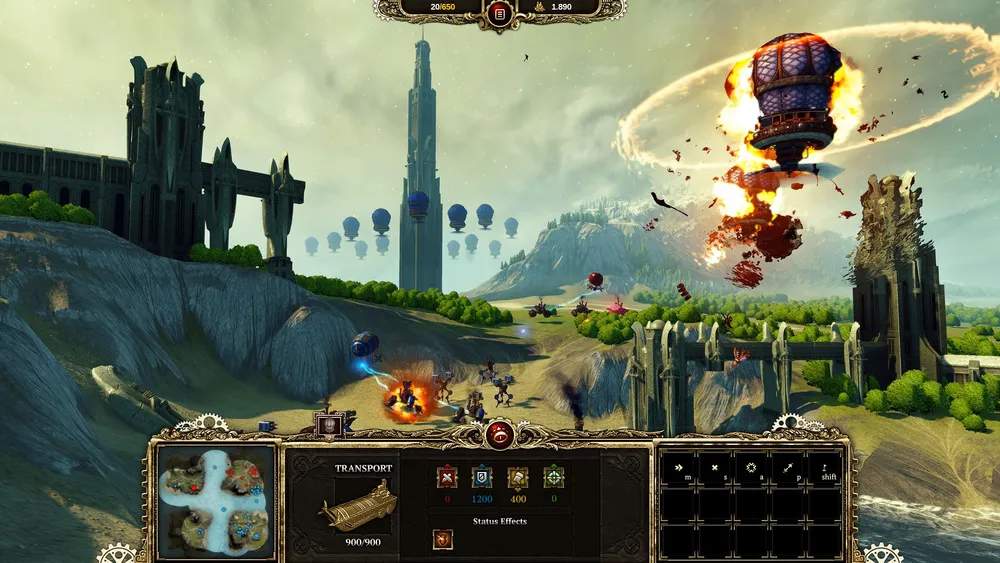Activate the move command arrow
This screenshot has width=1000, height=563.
(x=679, y=468)
